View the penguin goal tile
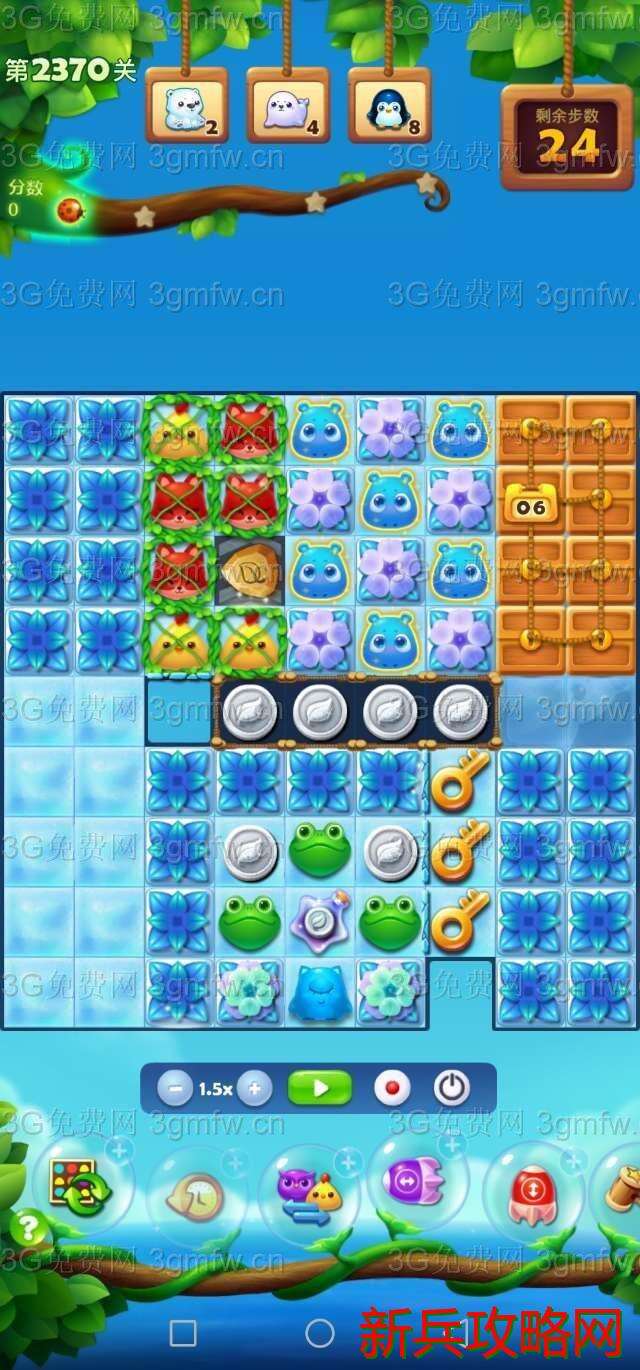640x1370 pixels. (x=390, y=107)
